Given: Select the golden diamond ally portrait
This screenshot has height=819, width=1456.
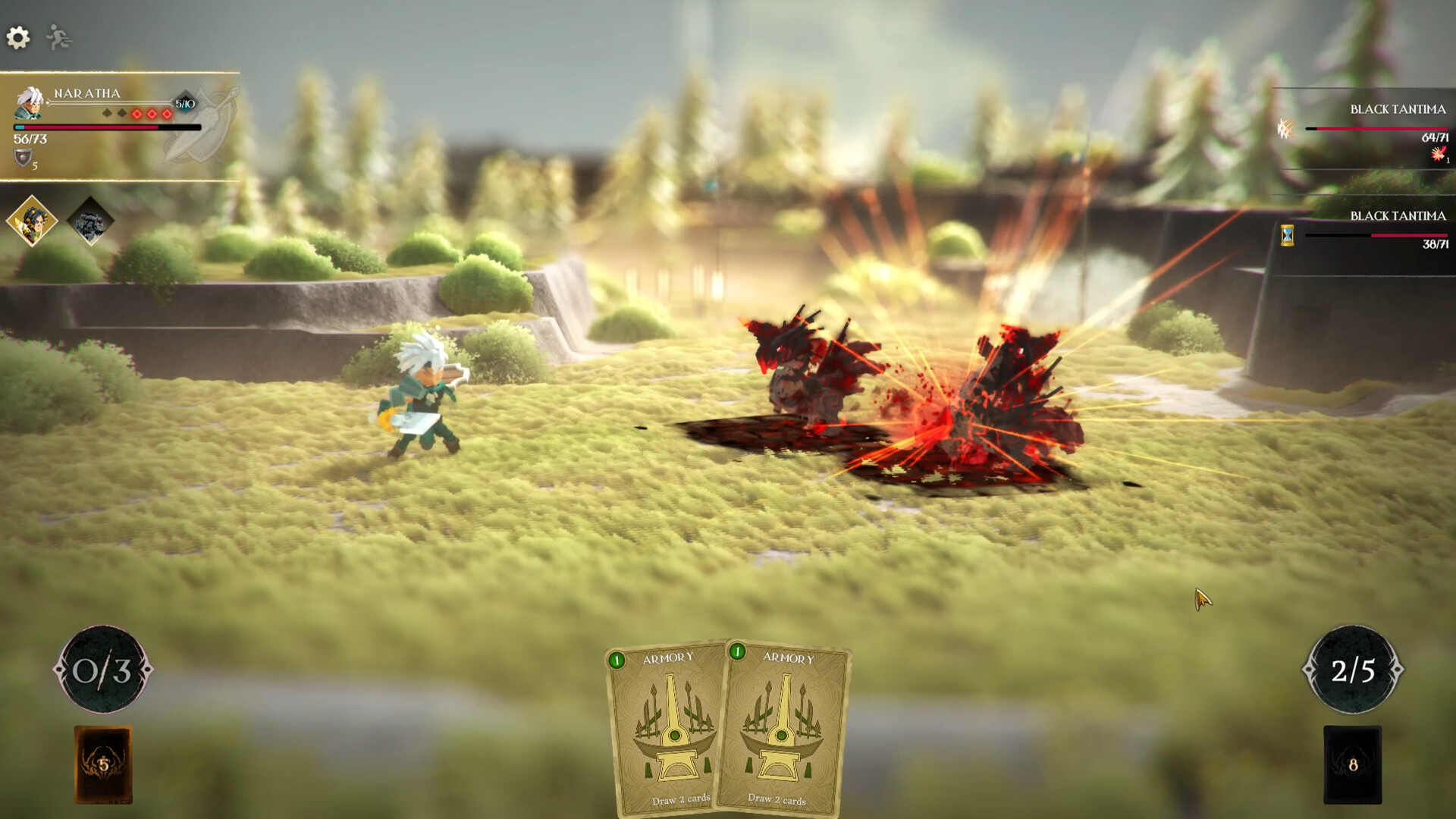Looking at the screenshot, I should tap(30, 220).
